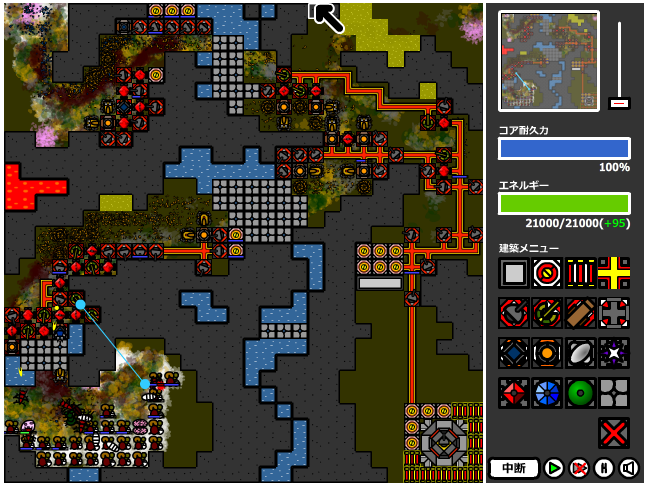Screen dimensions: 650x488
Task: Choose the green cannon turret icon
Action: point(547,313)
